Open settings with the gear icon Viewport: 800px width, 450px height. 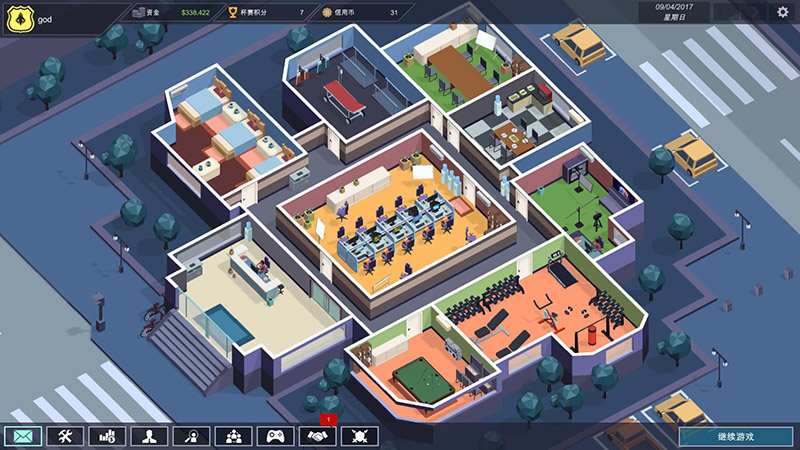(783, 12)
